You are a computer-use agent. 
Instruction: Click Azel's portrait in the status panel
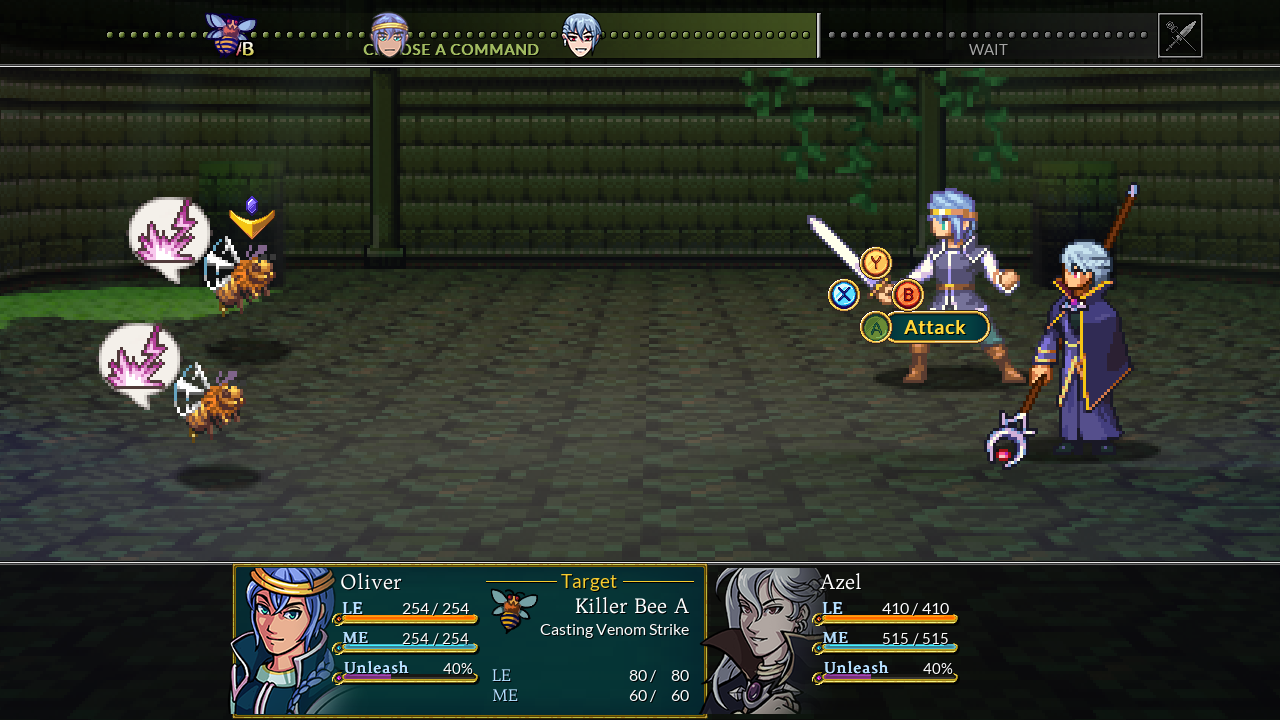(760, 638)
